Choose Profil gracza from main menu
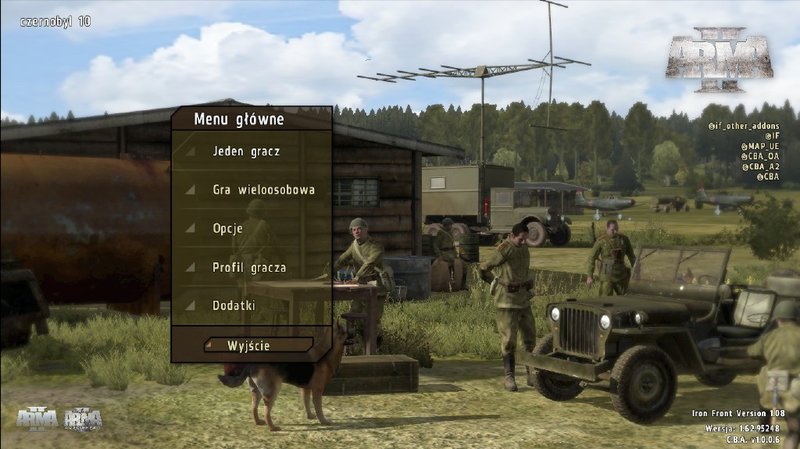This screenshot has width=800, height=449. pyautogui.click(x=249, y=267)
